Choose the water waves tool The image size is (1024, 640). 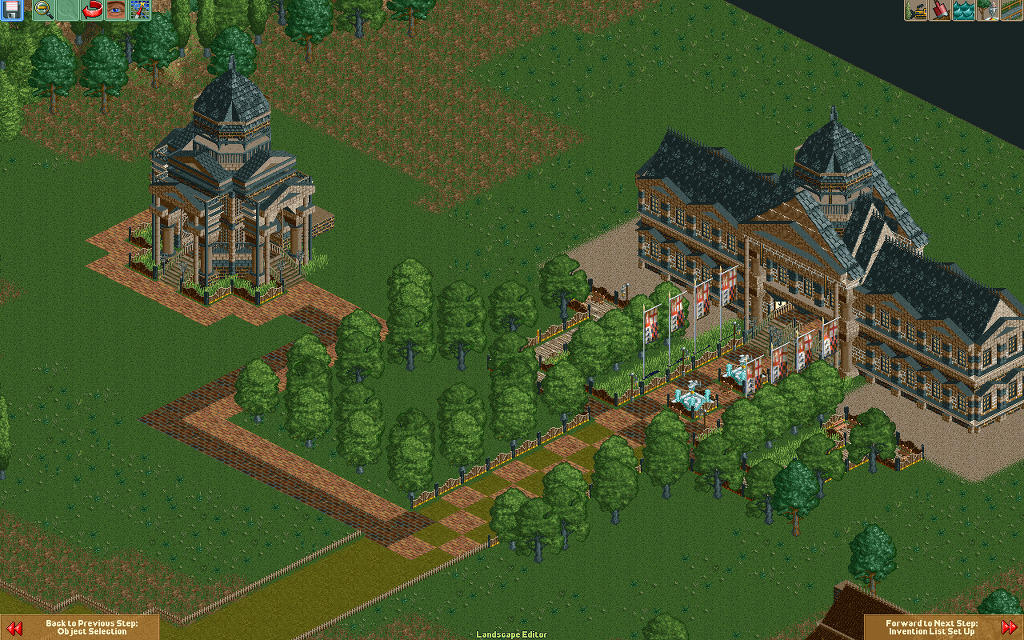click(x=964, y=10)
